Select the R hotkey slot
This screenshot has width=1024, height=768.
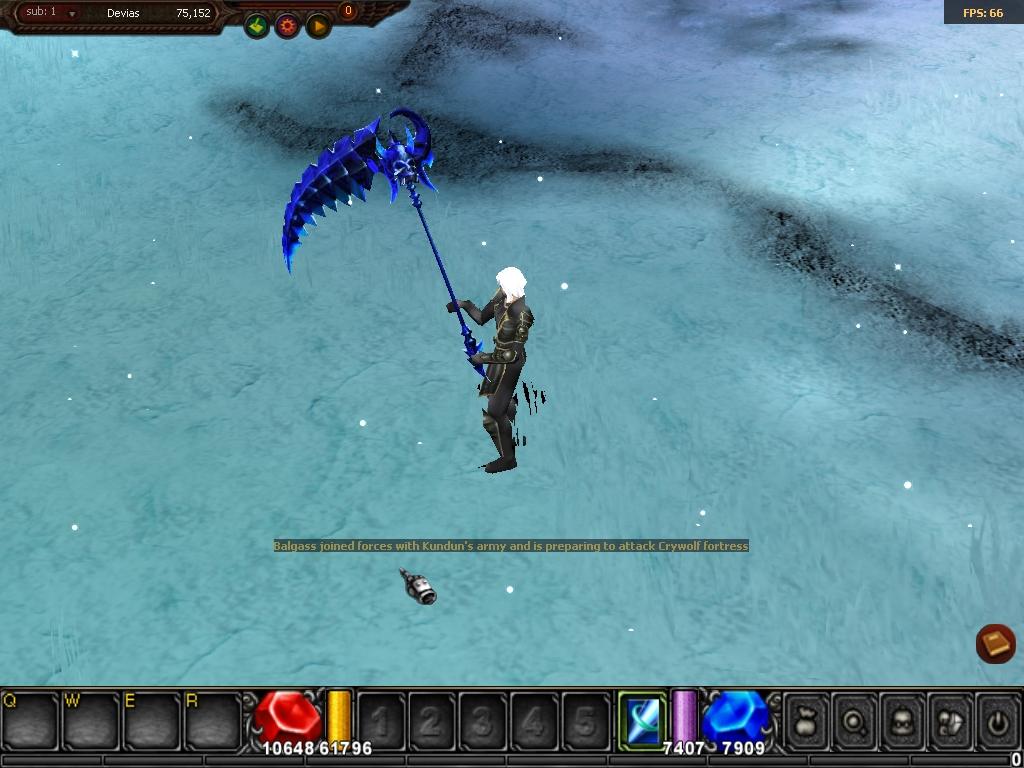(213, 720)
